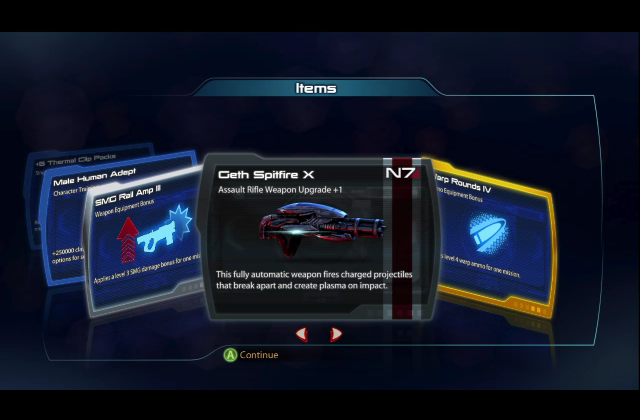Click the right red arrow
Image resolution: width=640 pixels, height=420 pixels.
336,334
